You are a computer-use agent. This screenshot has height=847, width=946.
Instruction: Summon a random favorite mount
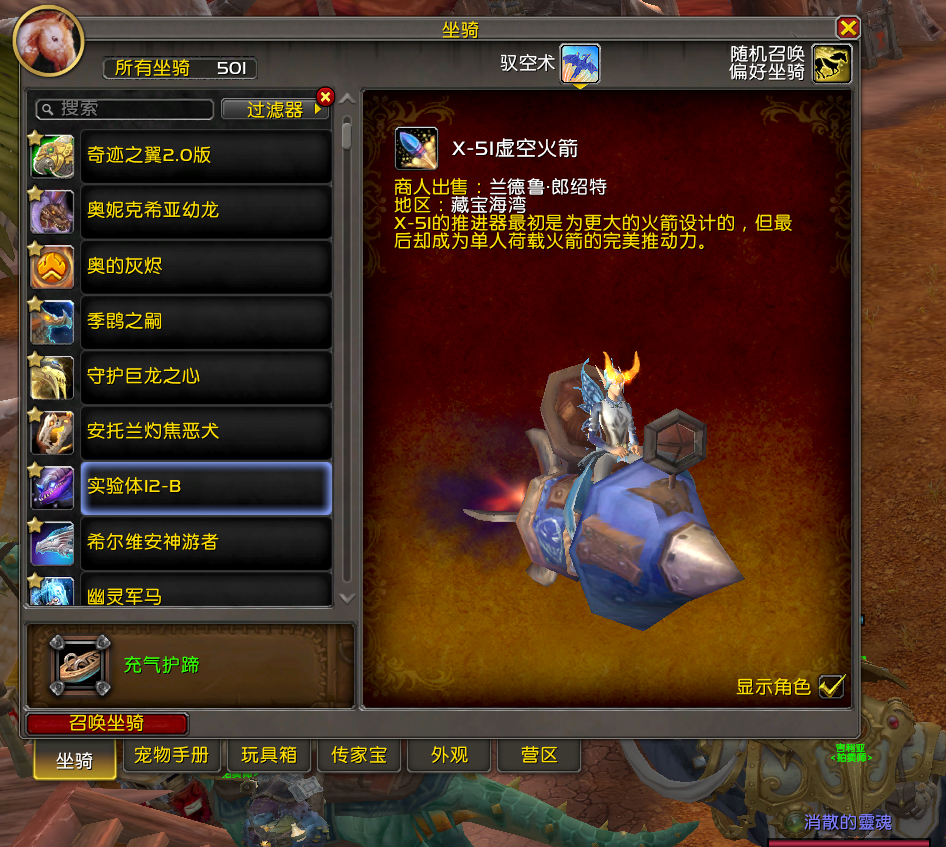click(831, 64)
